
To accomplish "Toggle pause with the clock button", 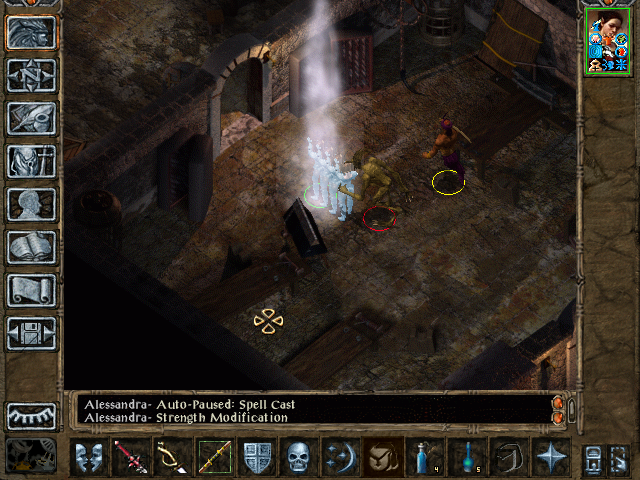I will 32,455.
